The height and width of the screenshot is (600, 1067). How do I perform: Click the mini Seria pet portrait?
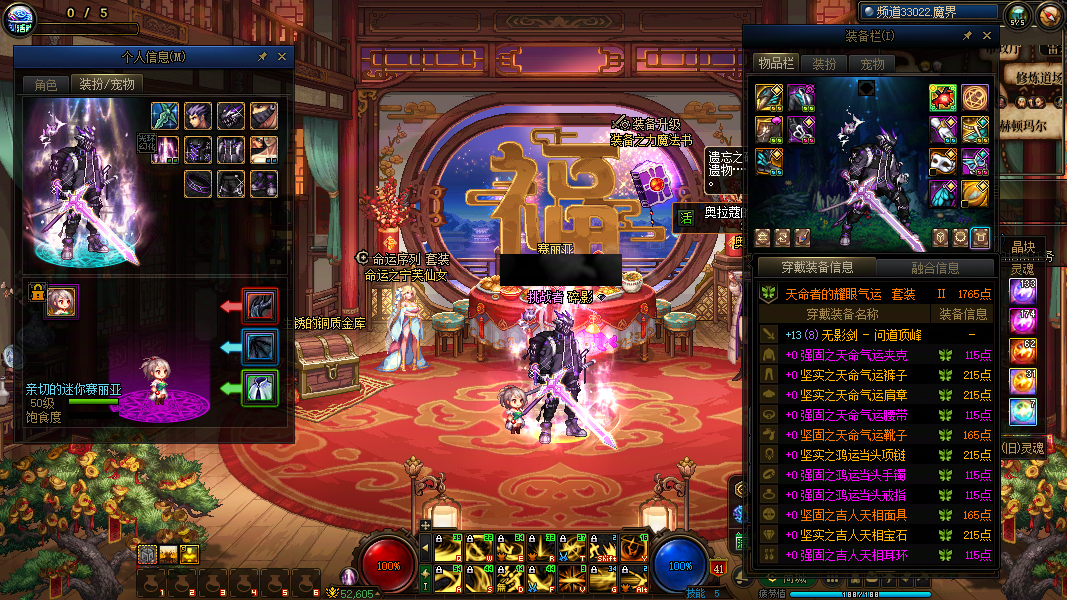[62, 301]
